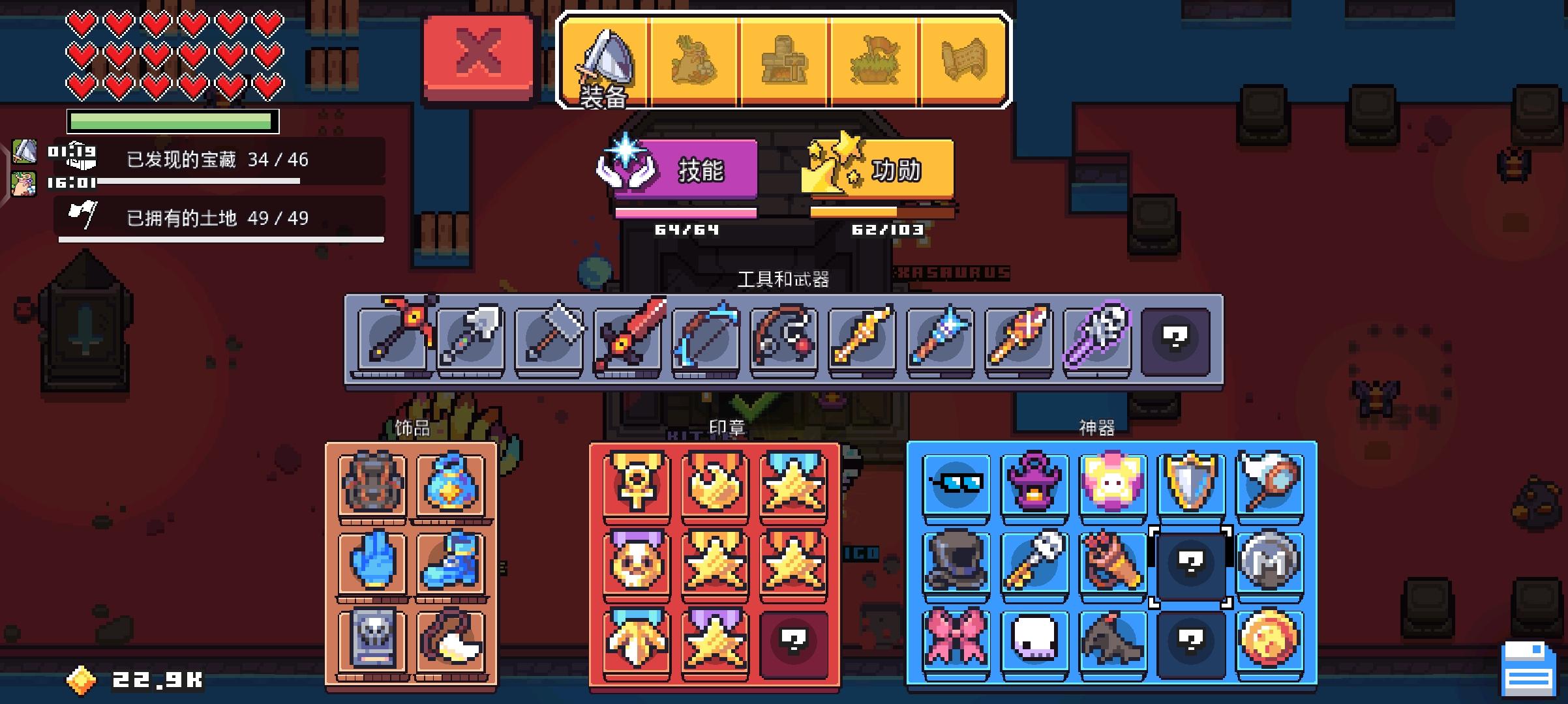Open the backpack accessory in the 饰品 panel

372,484
